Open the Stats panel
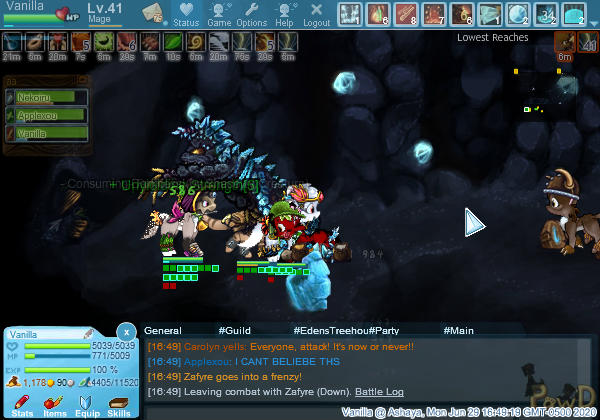The height and width of the screenshot is (420, 600). (22, 405)
